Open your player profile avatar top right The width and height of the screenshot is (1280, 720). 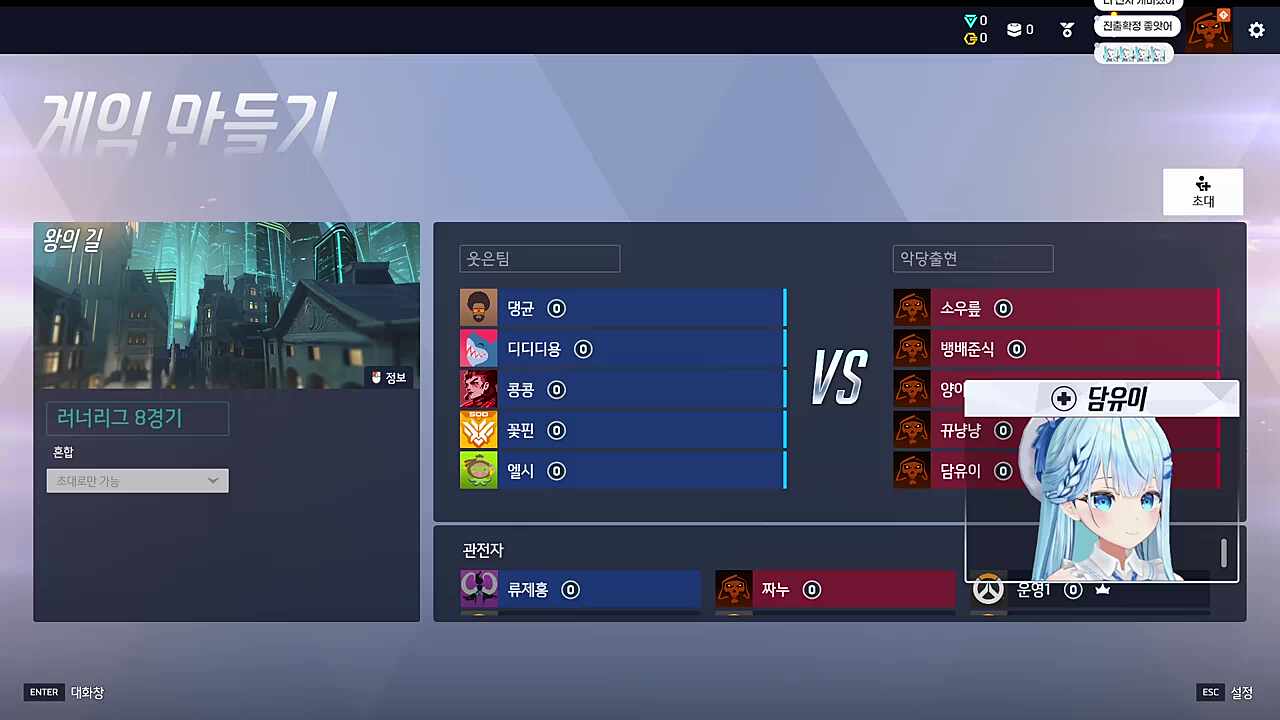(x=1210, y=29)
